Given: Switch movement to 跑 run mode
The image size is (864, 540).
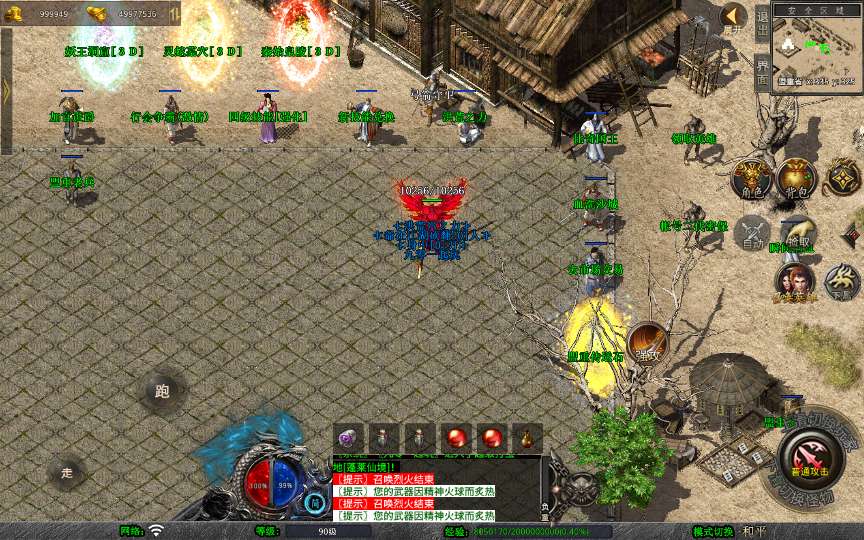Looking at the screenshot, I should (162, 391).
